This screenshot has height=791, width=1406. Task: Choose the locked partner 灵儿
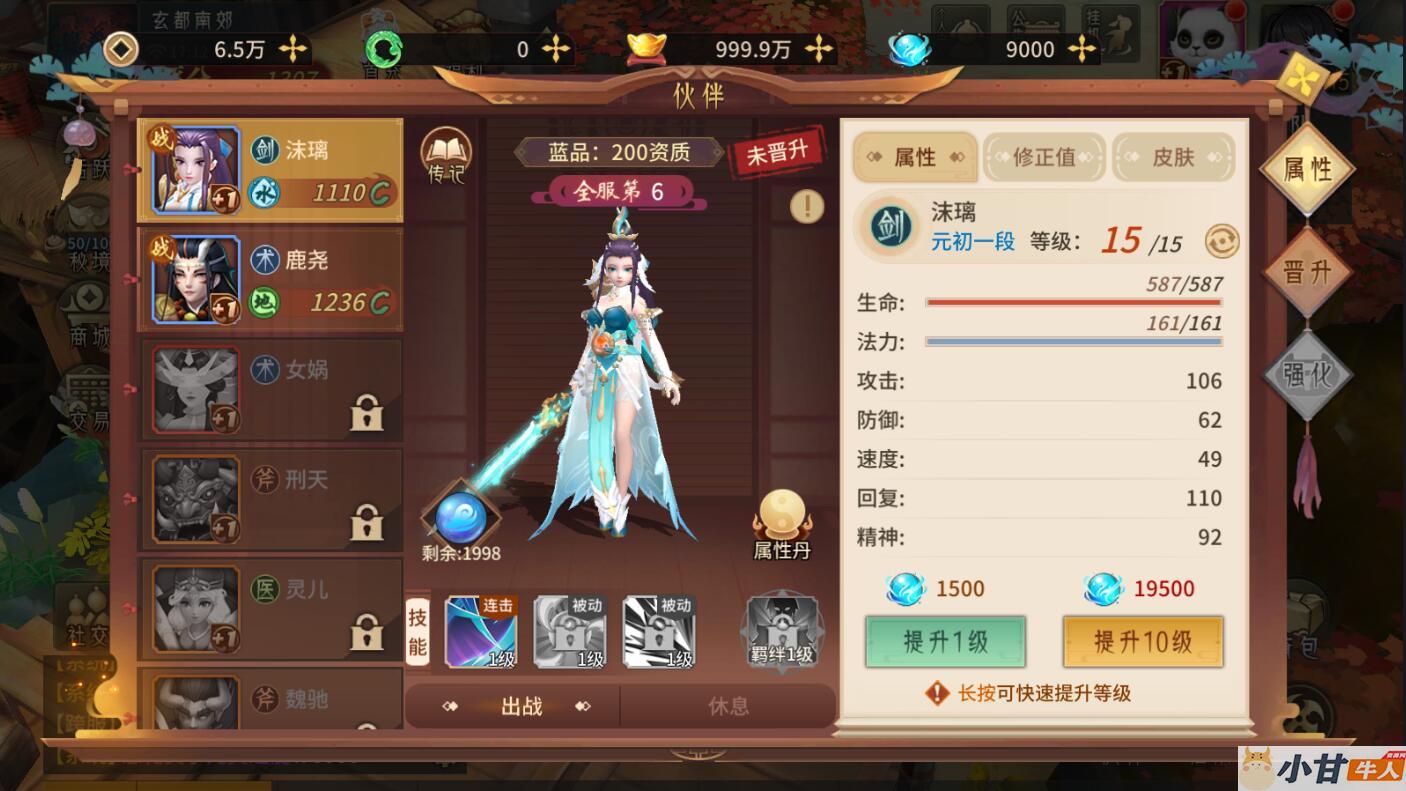pyautogui.click(x=270, y=610)
